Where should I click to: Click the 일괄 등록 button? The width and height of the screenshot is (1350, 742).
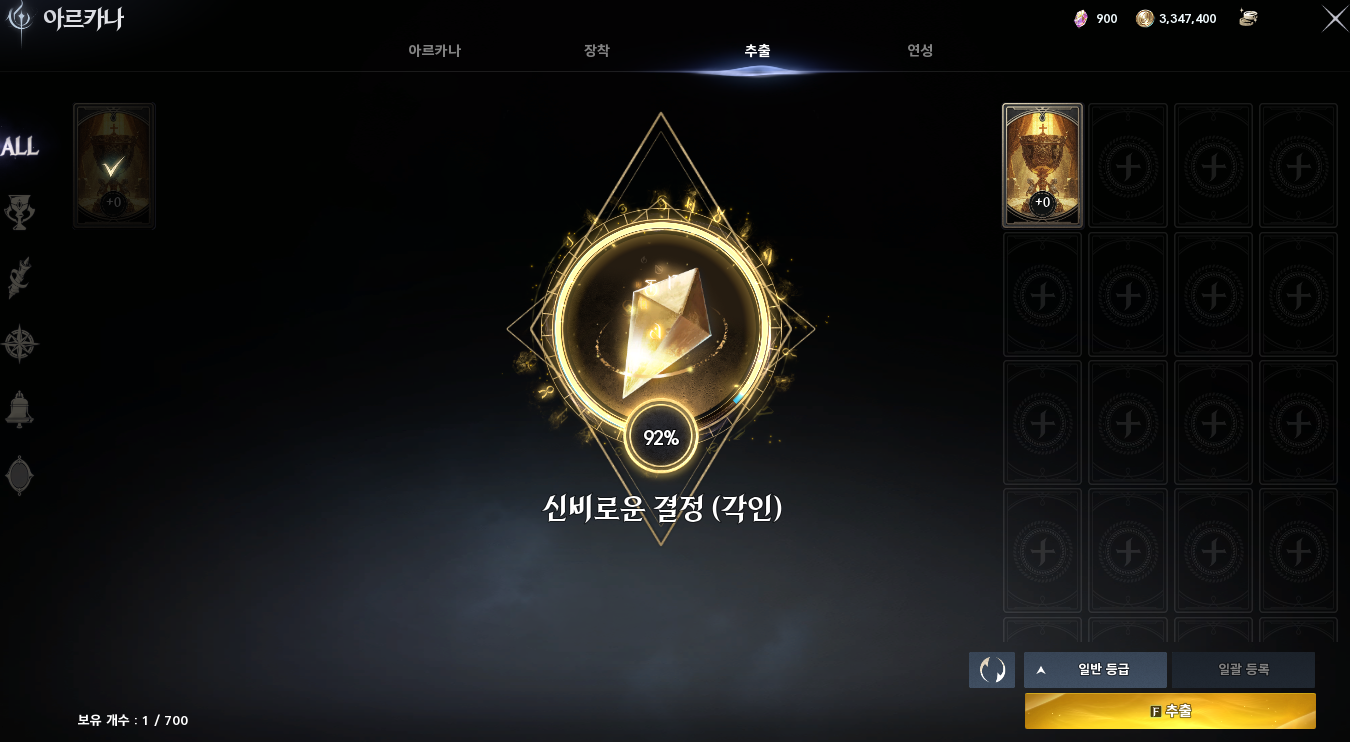tap(1244, 670)
